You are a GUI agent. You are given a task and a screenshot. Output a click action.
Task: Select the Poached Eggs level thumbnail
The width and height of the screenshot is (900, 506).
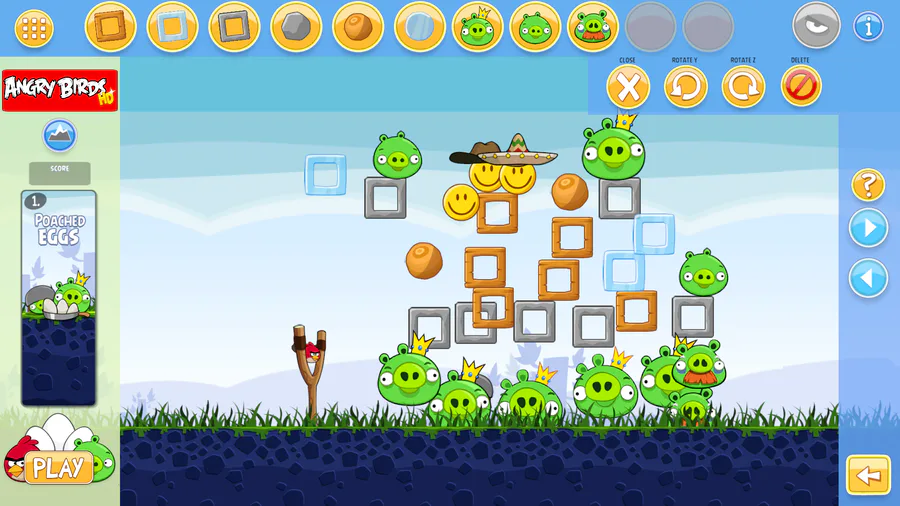(x=59, y=297)
